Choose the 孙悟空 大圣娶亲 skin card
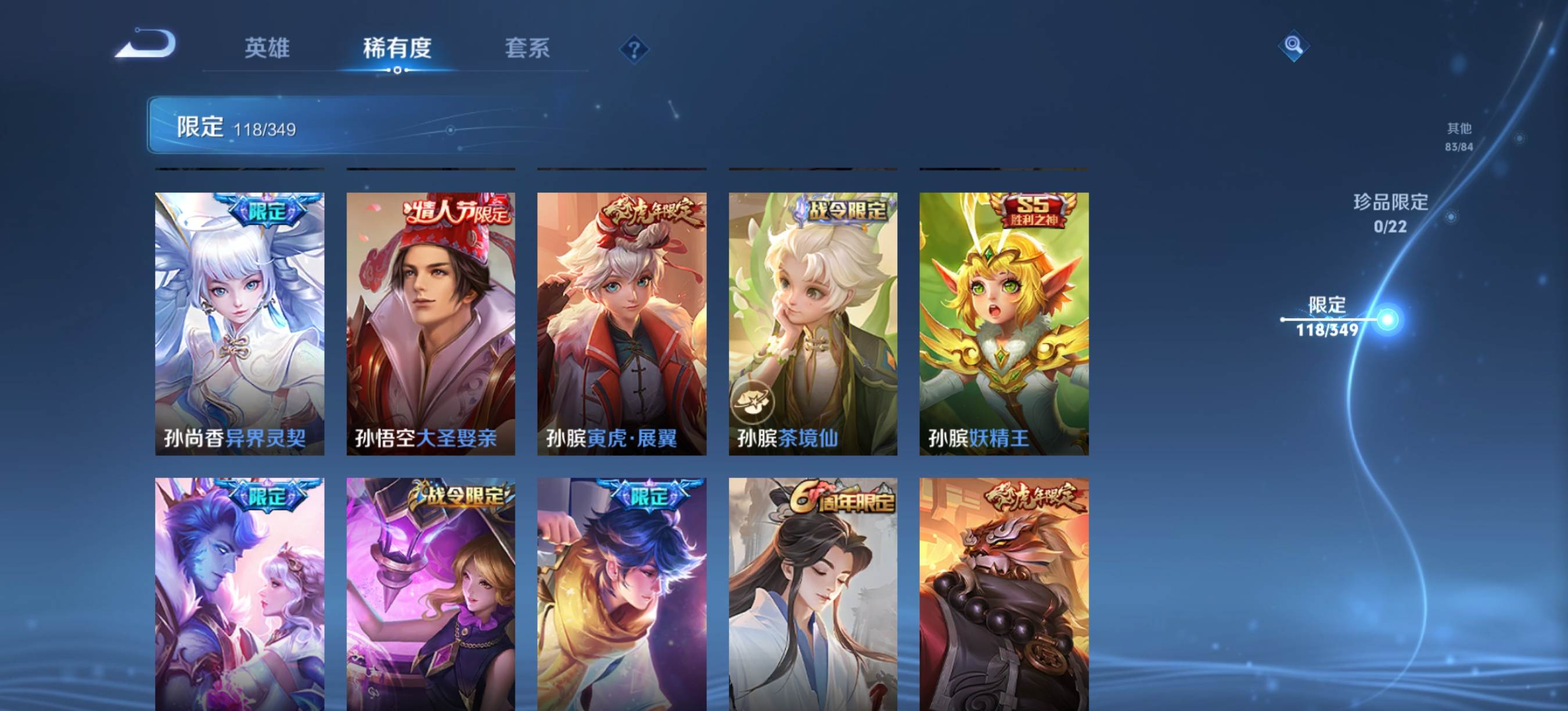Viewport: 1568px width, 711px height. (x=430, y=323)
